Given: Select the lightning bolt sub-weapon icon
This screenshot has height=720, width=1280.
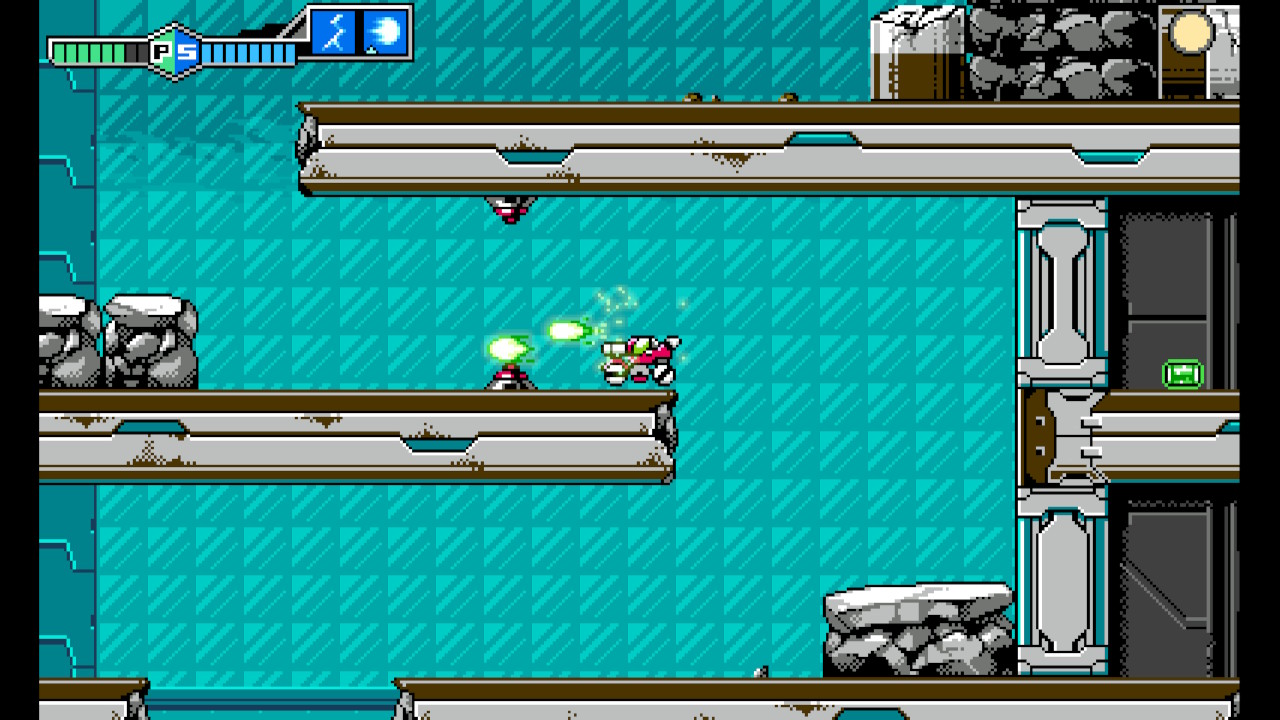Looking at the screenshot, I should point(334,33).
